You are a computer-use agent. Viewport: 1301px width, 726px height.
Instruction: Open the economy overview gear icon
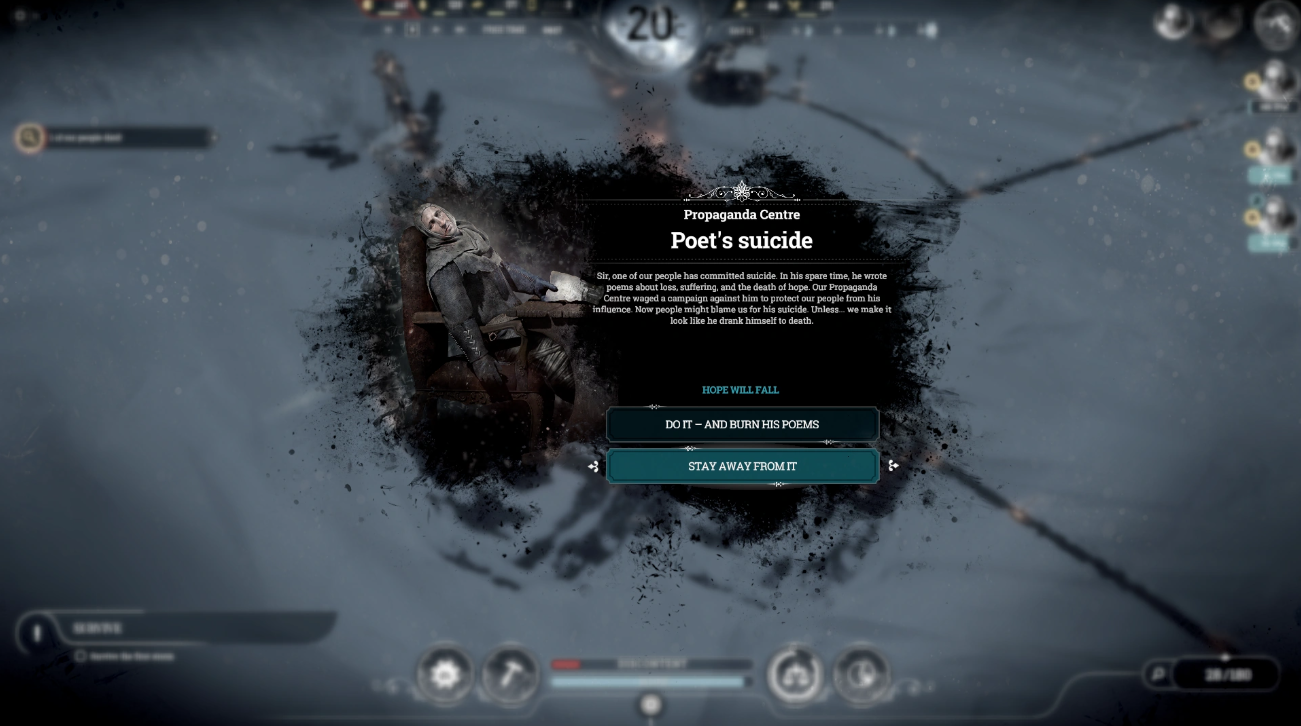click(445, 675)
